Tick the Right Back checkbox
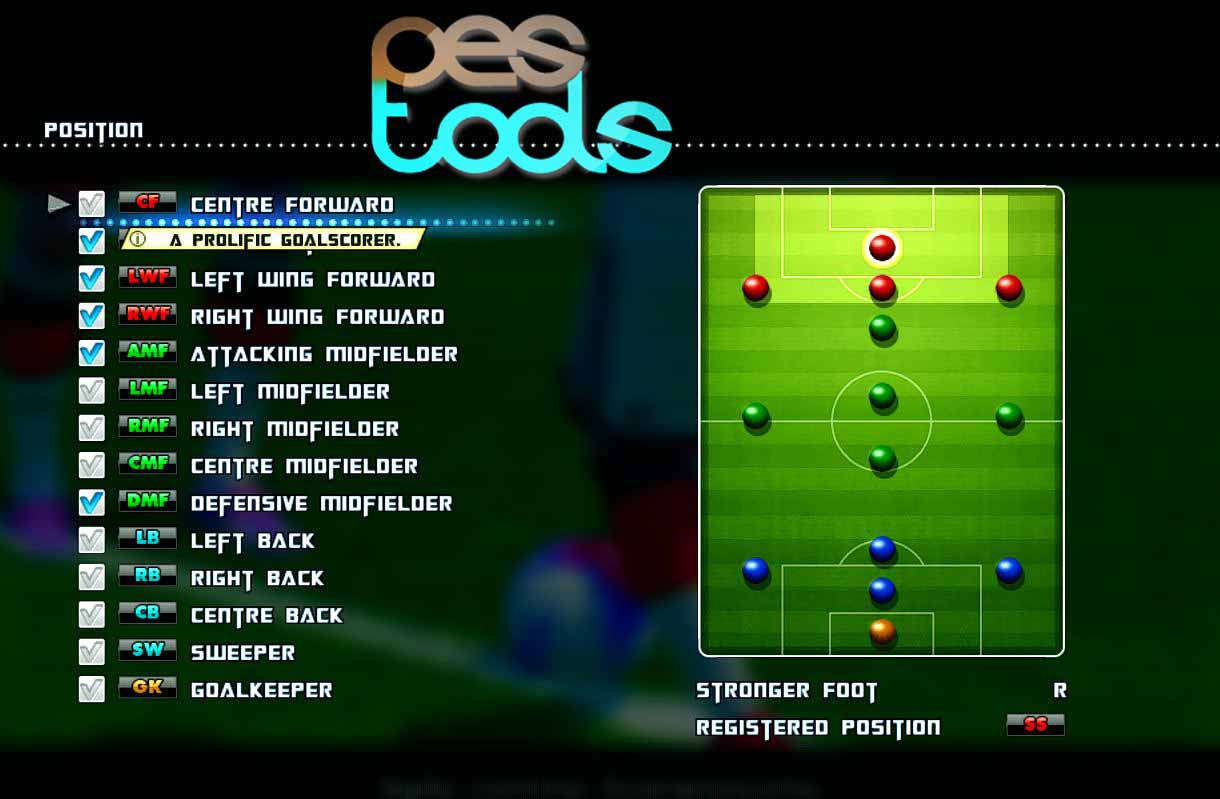 click(91, 578)
